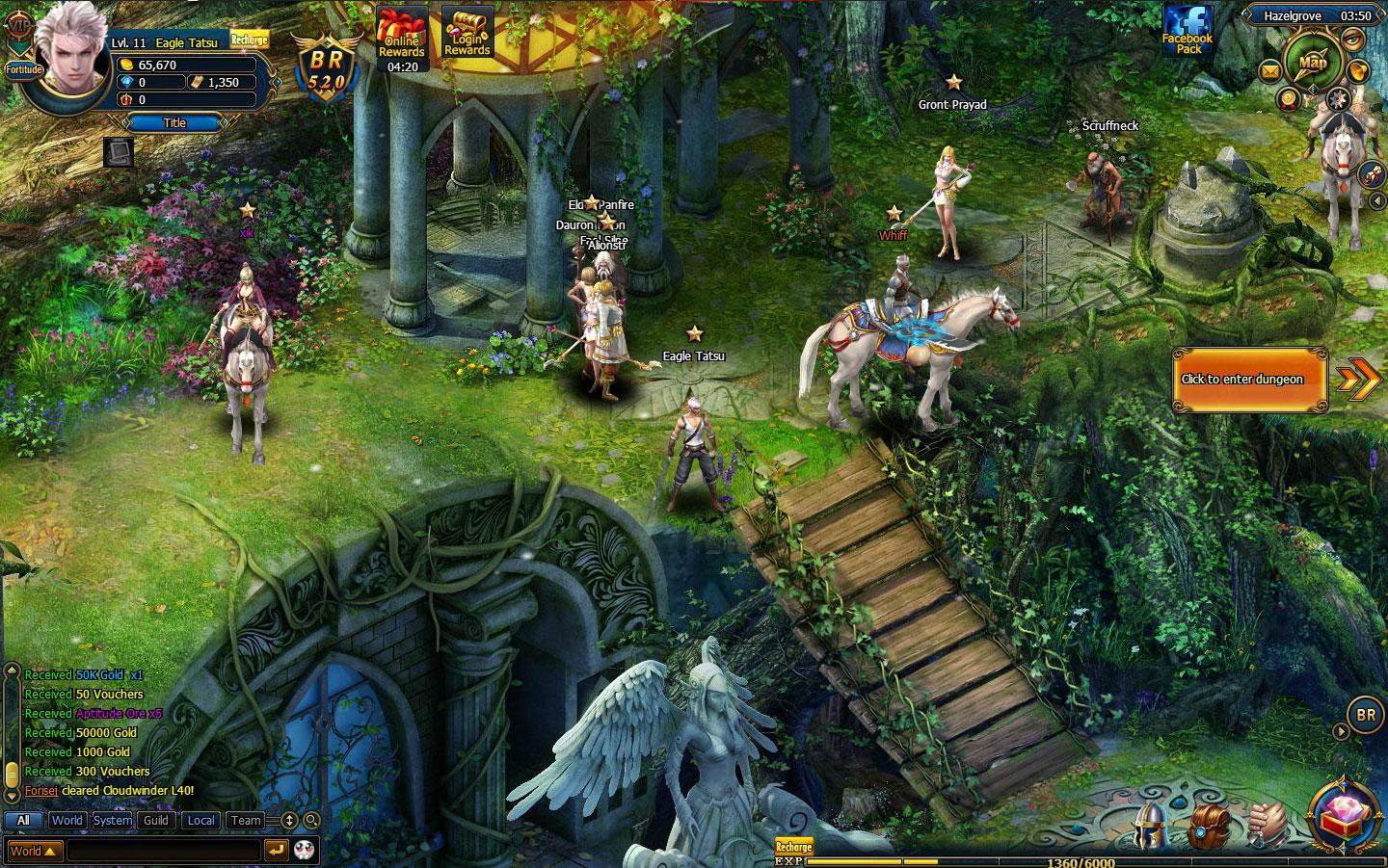Image resolution: width=1388 pixels, height=868 pixels.
Task: Switch chat to the Guild tab
Action: pyautogui.click(x=156, y=821)
